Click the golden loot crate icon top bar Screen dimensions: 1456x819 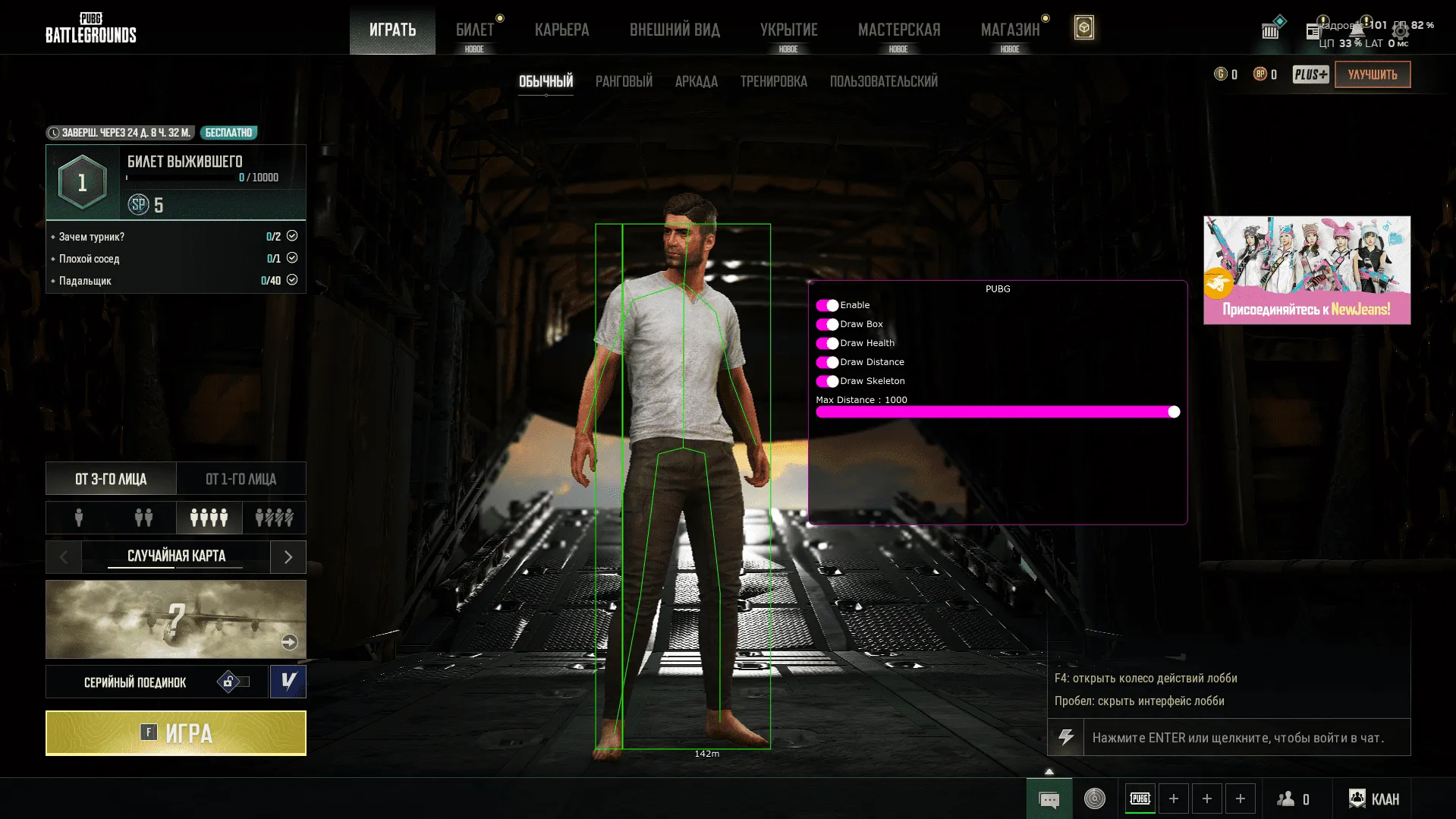(1083, 27)
